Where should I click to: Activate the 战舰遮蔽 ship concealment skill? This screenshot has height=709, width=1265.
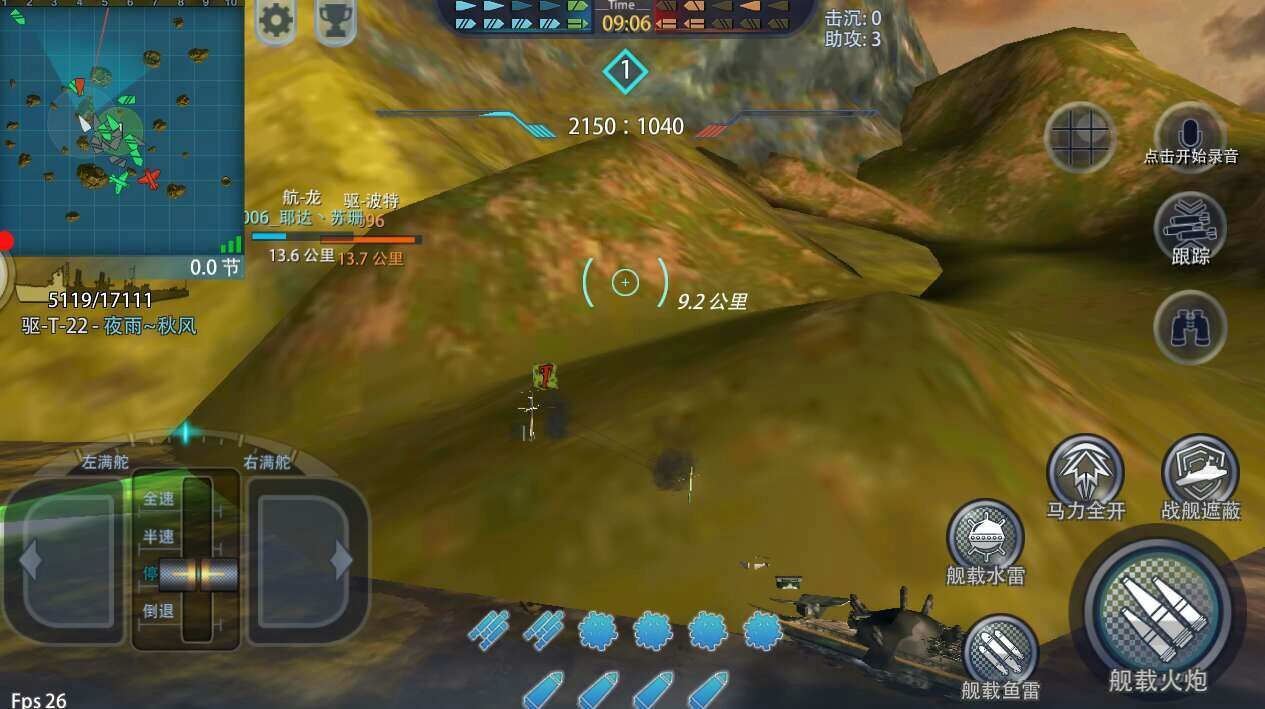tap(1200, 470)
